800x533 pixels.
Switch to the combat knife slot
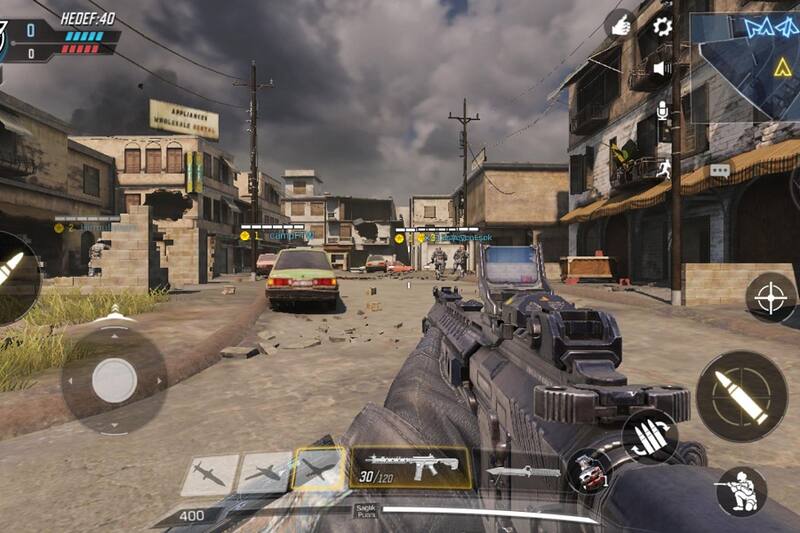click(x=523, y=472)
